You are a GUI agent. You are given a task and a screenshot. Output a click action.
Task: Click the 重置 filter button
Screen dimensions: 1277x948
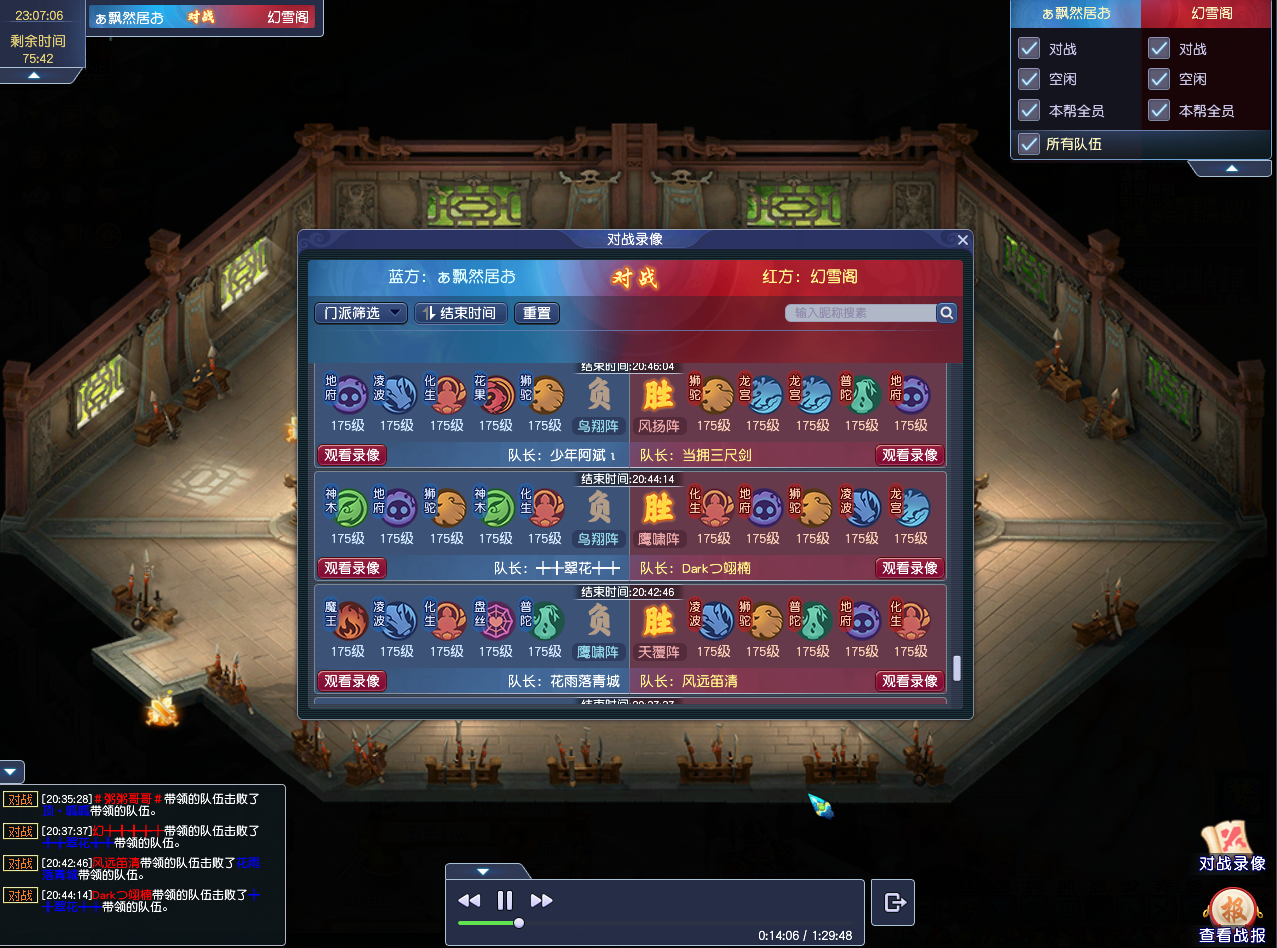(537, 313)
